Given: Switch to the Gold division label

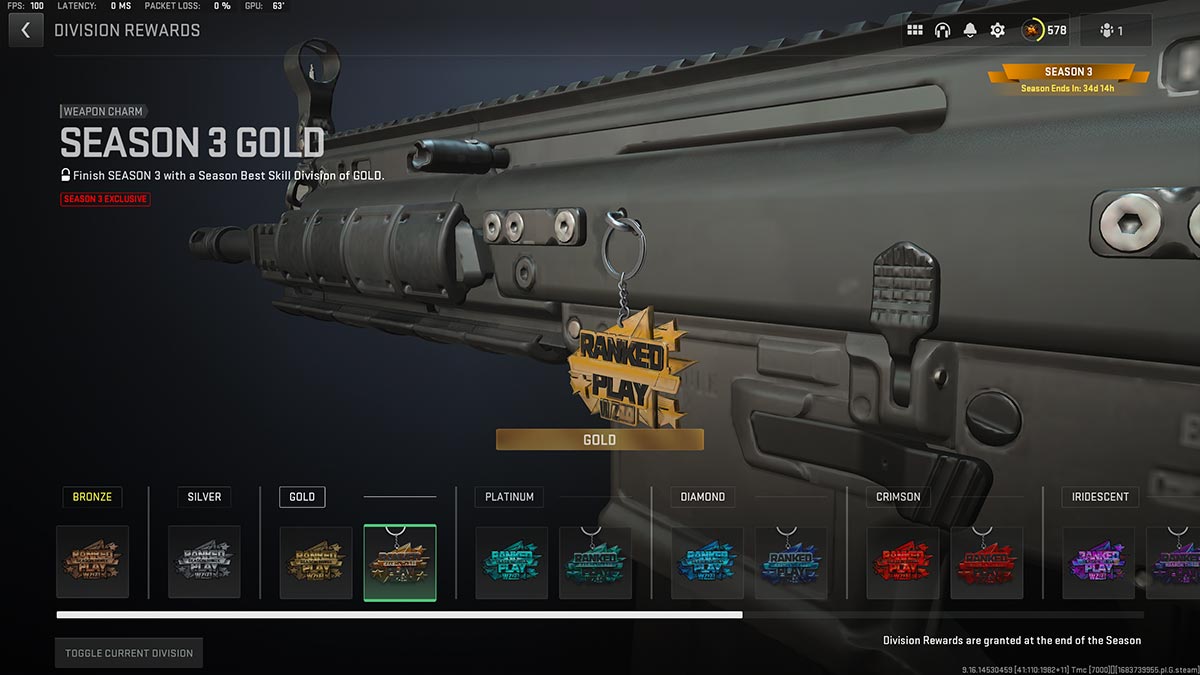Looking at the screenshot, I should coord(302,496).
